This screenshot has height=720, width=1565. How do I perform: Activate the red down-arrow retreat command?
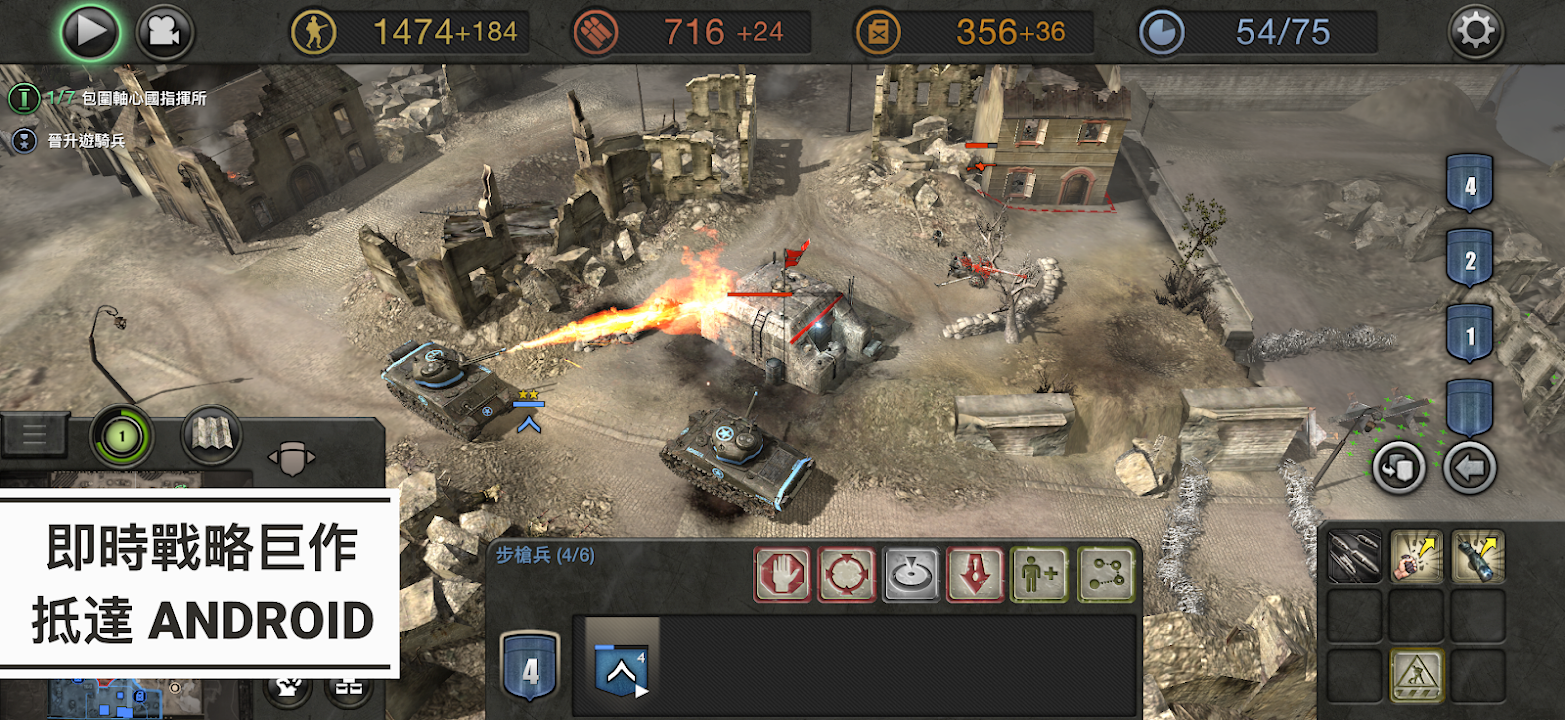[976, 574]
